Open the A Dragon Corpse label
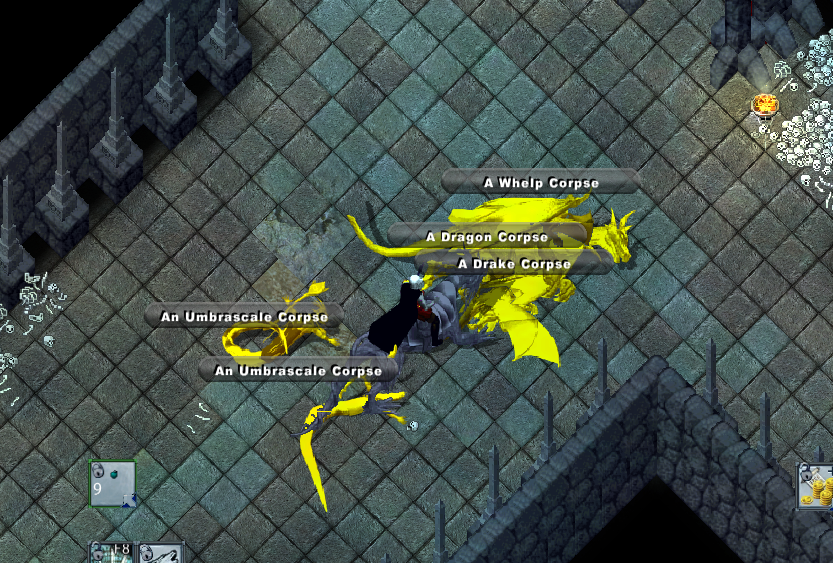The height and width of the screenshot is (563, 833). tap(487, 237)
